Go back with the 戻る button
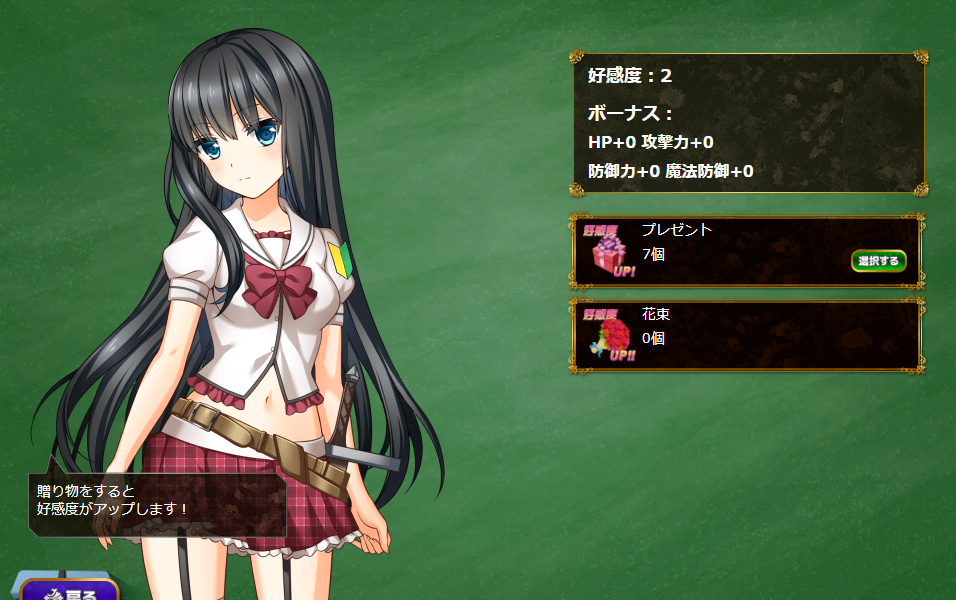 coord(70,590)
